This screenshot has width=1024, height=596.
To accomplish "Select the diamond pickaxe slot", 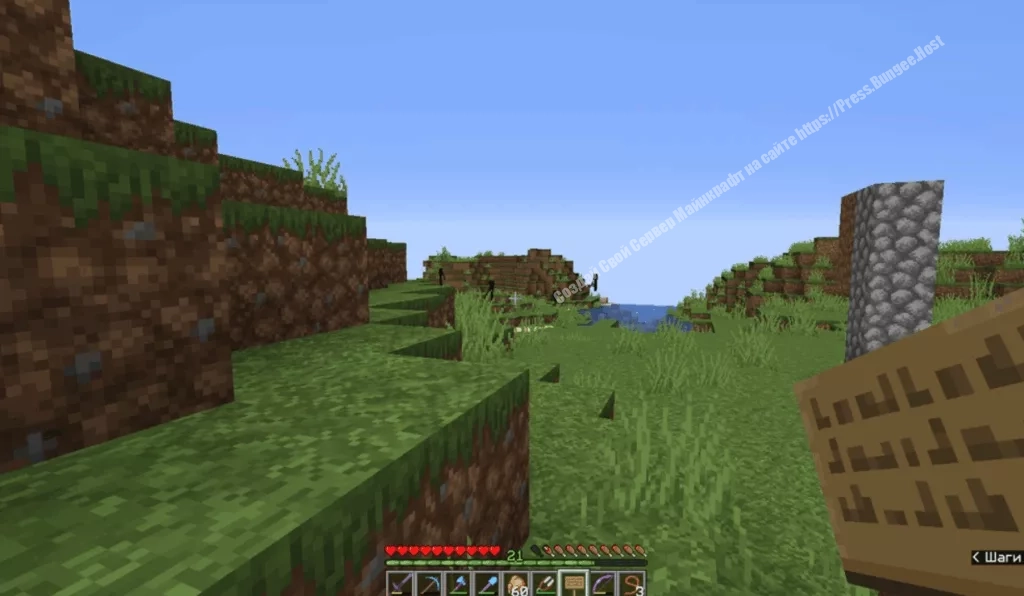I will 429,584.
